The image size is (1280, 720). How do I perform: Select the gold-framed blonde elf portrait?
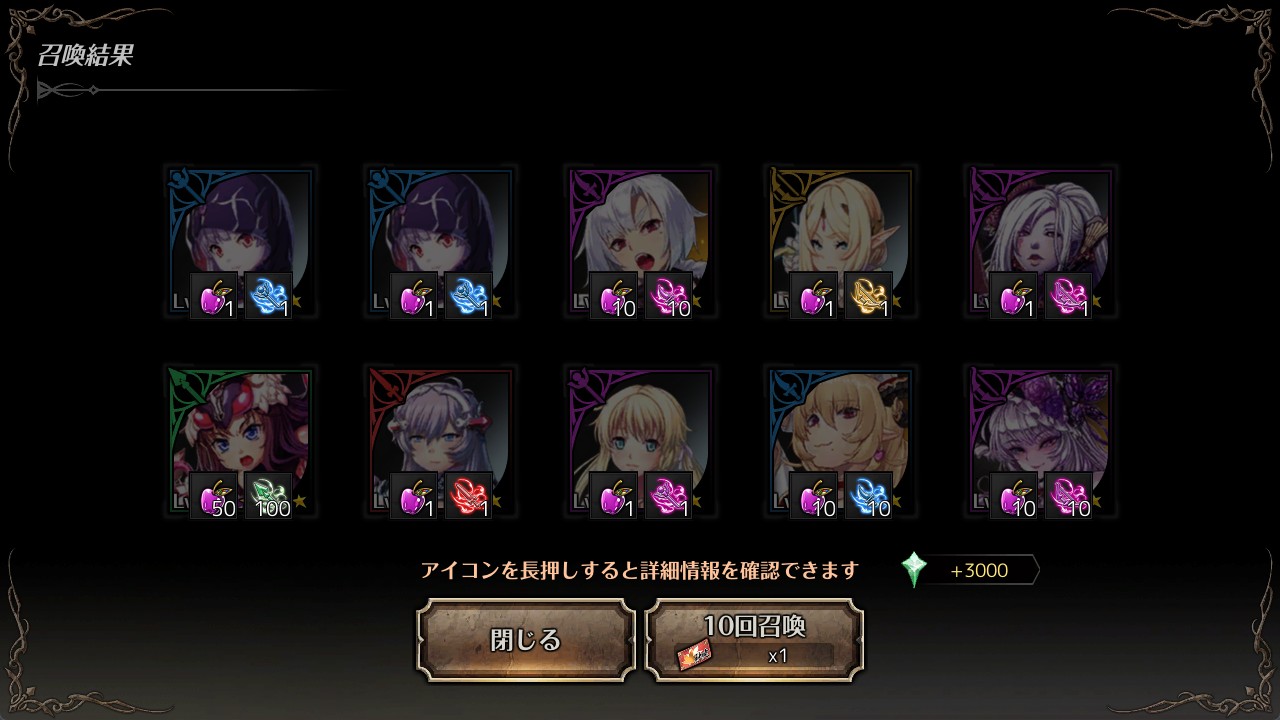click(x=840, y=240)
